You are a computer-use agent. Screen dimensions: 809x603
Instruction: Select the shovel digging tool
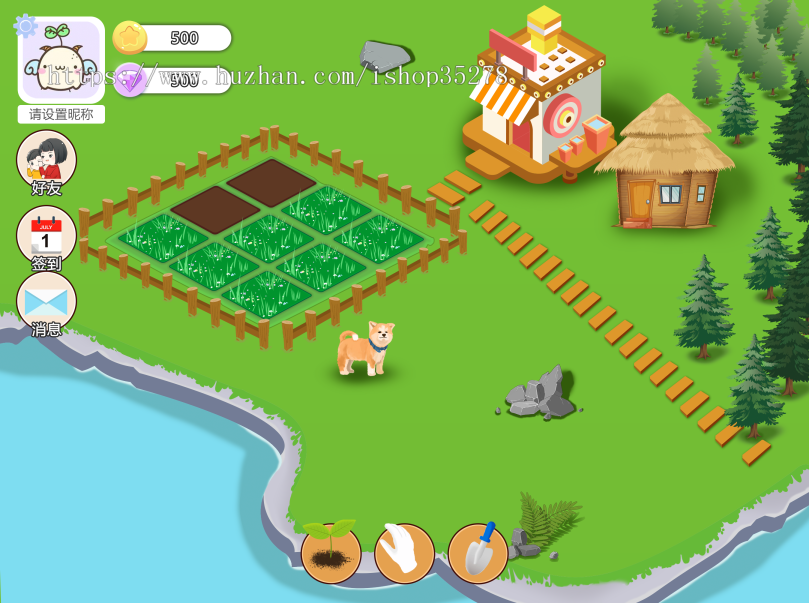coord(477,553)
